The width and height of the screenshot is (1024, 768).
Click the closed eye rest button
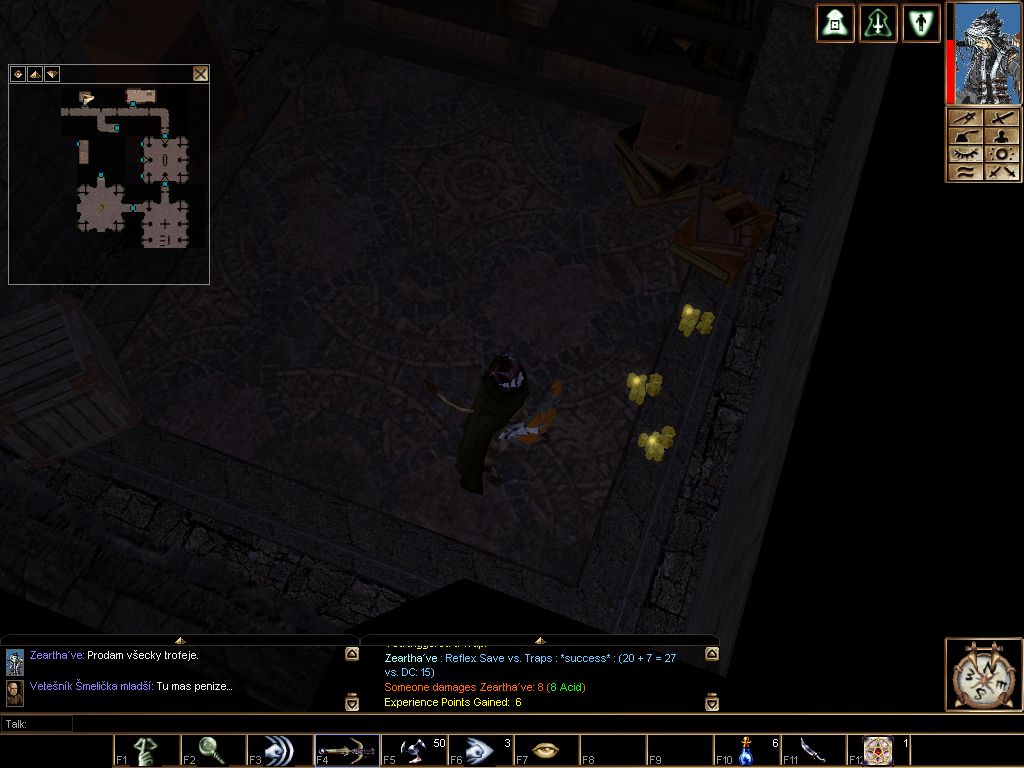[965, 154]
